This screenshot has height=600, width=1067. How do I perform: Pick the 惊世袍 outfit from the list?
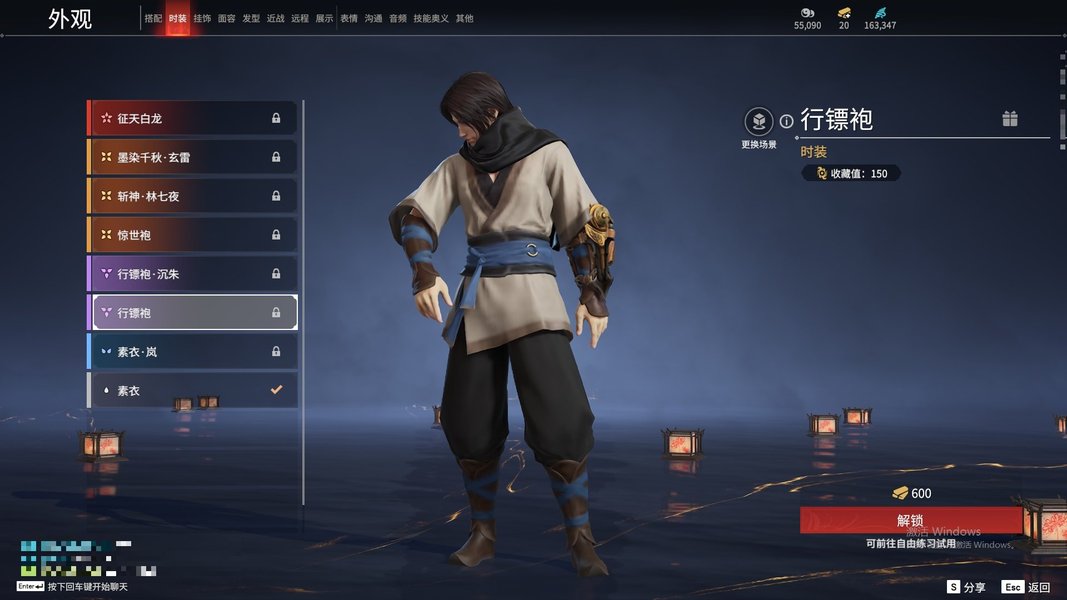pos(192,235)
